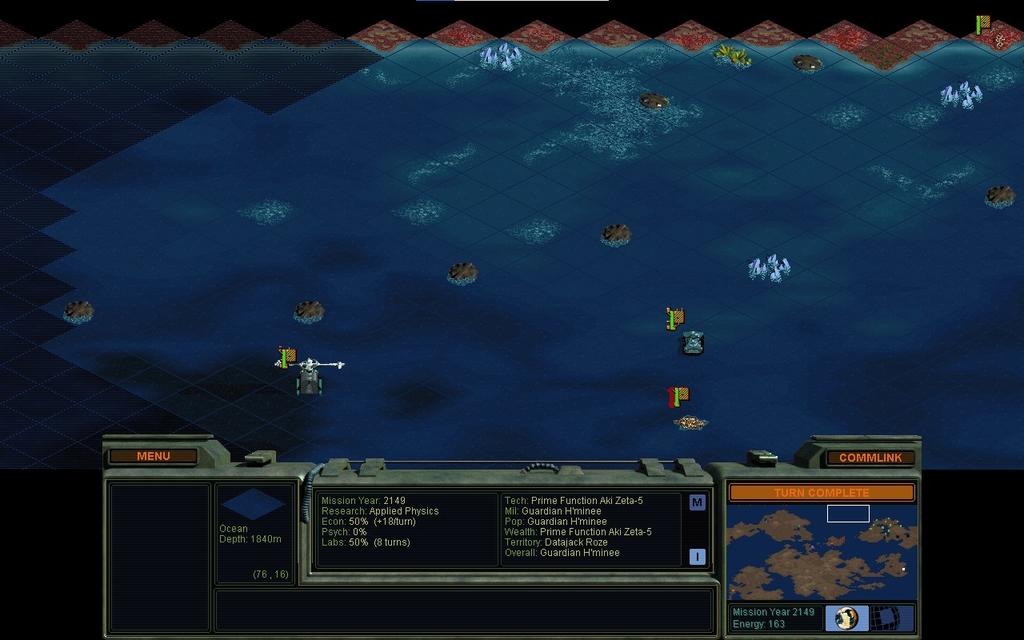Click the world minimap
The image size is (1024, 640).
[821, 551]
